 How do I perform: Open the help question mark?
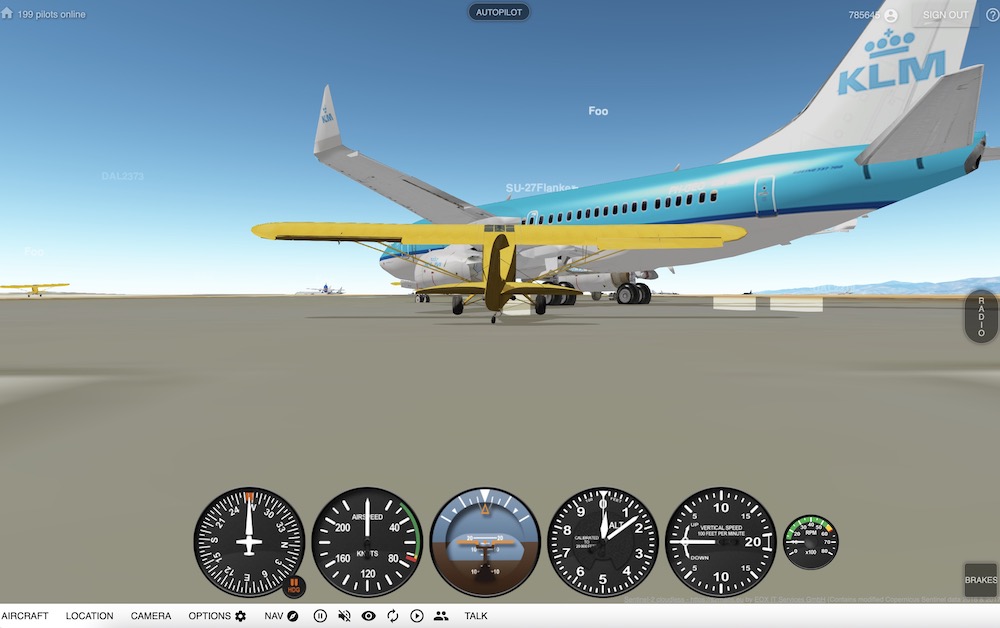pyautogui.click(x=992, y=15)
